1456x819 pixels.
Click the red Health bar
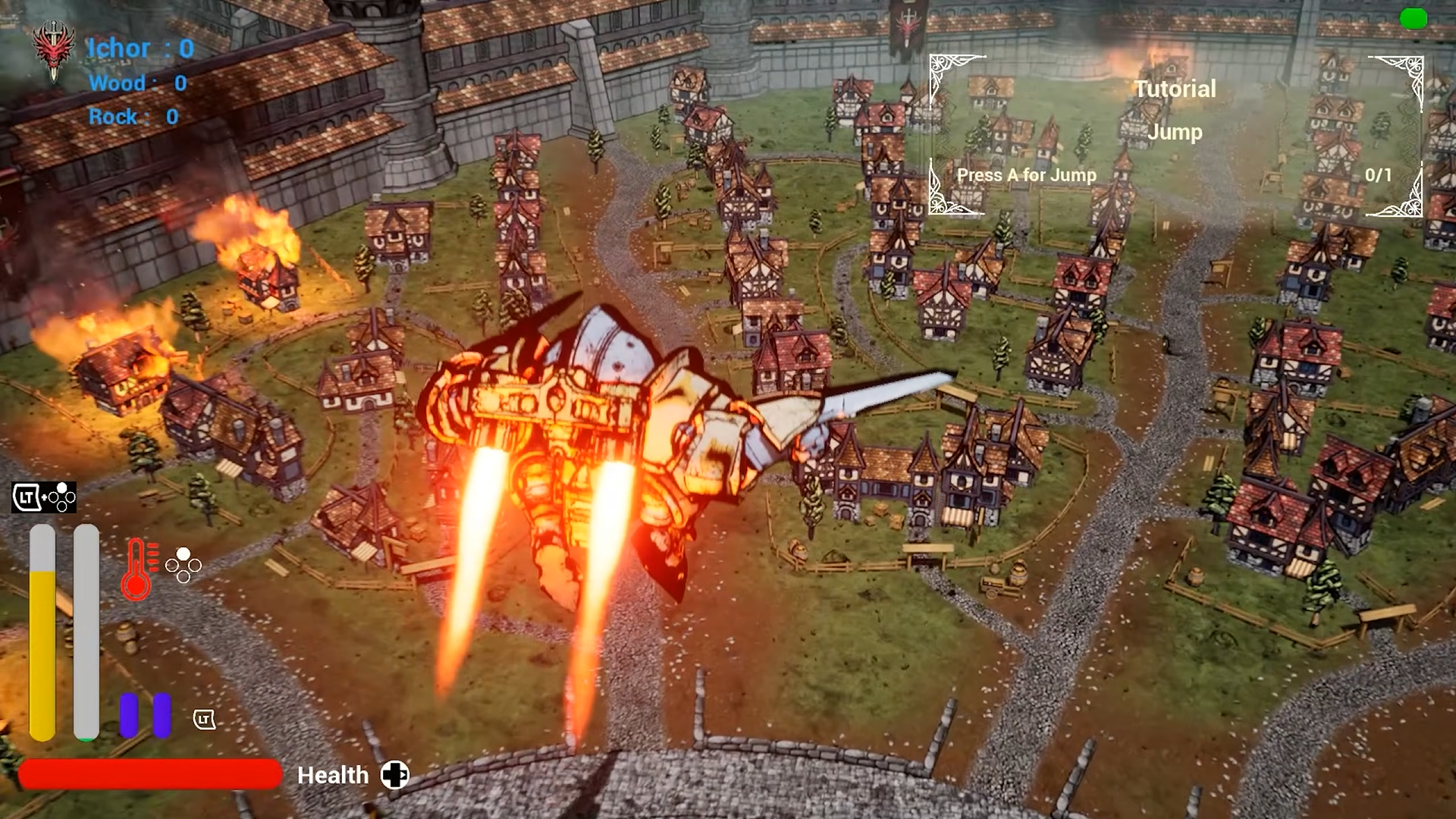149,775
